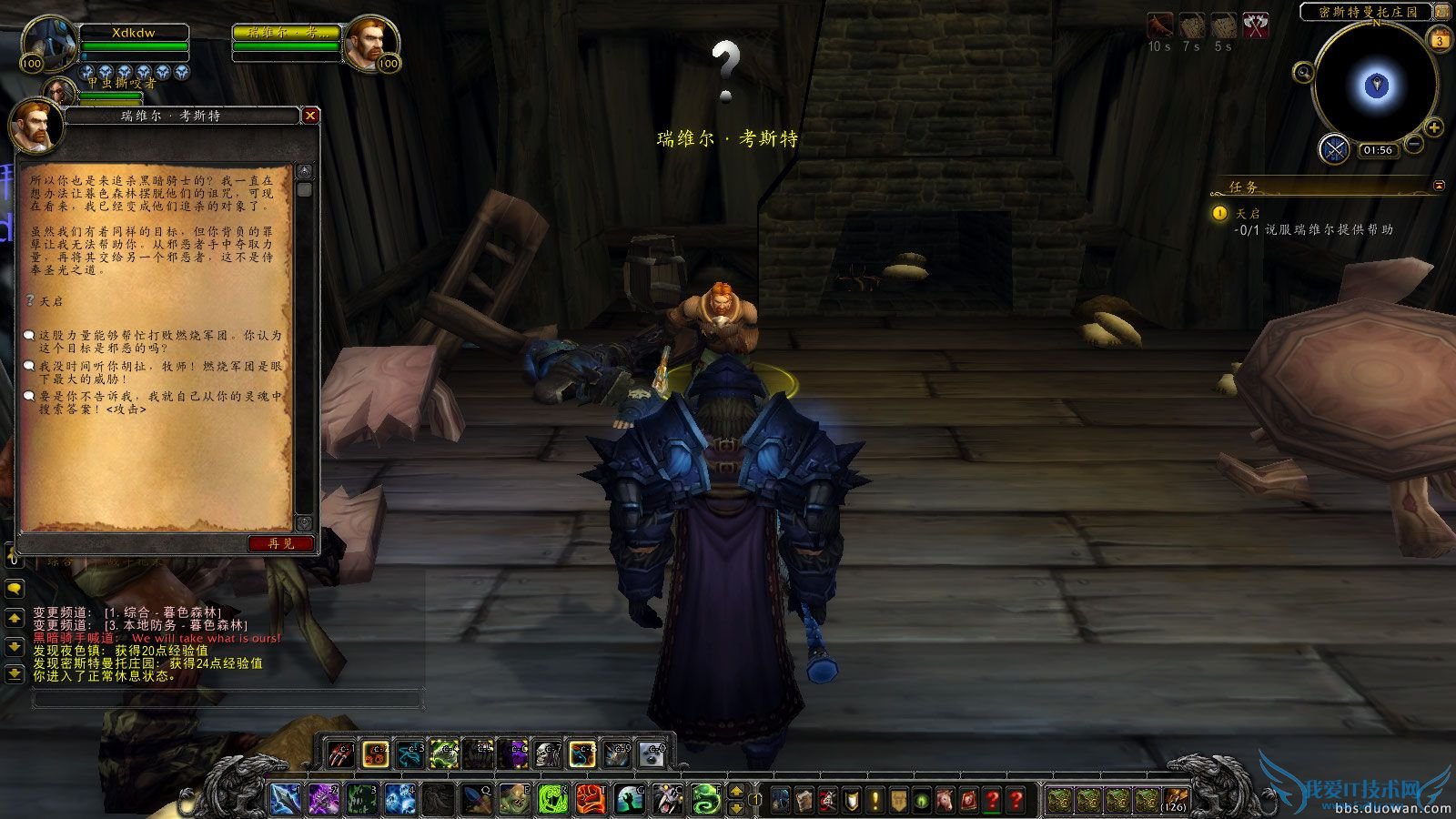The width and height of the screenshot is (1456, 819).
Task: Open the talents micro menu icon
Action: (x=828, y=800)
